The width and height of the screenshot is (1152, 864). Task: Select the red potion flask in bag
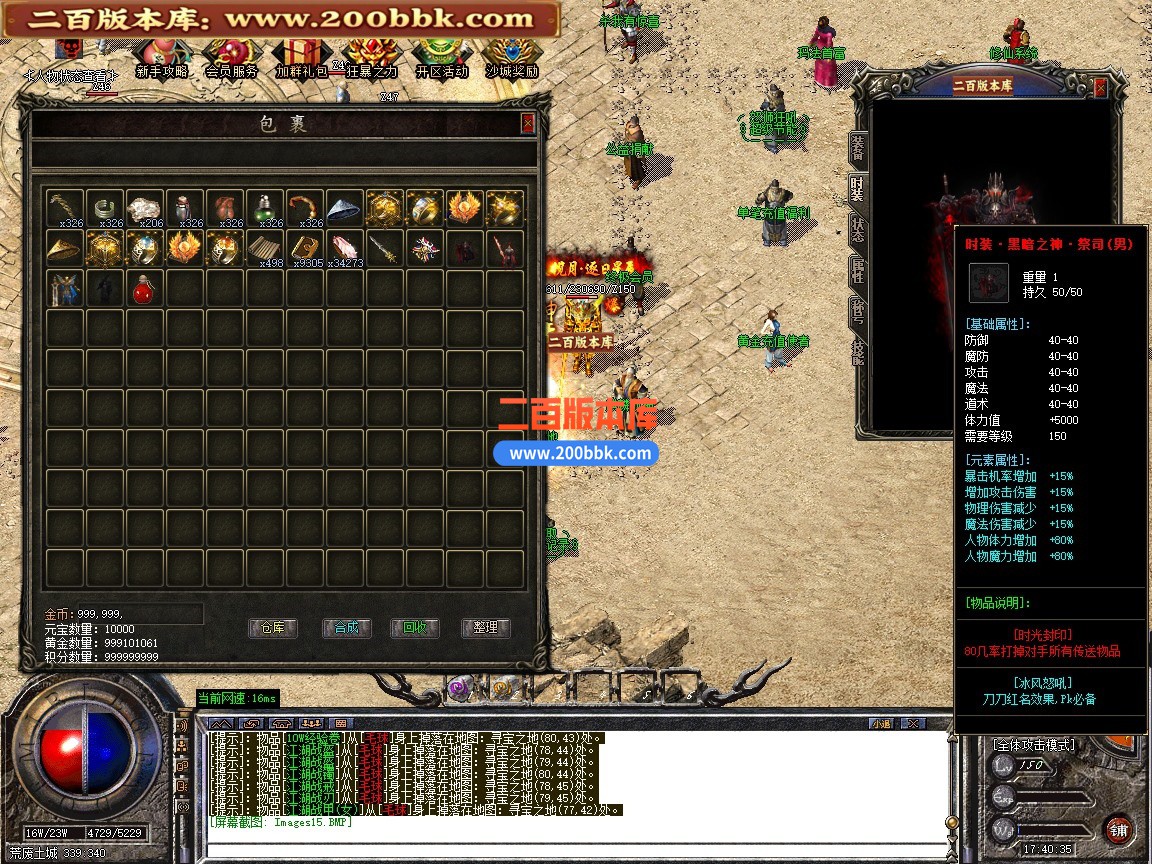144,289
